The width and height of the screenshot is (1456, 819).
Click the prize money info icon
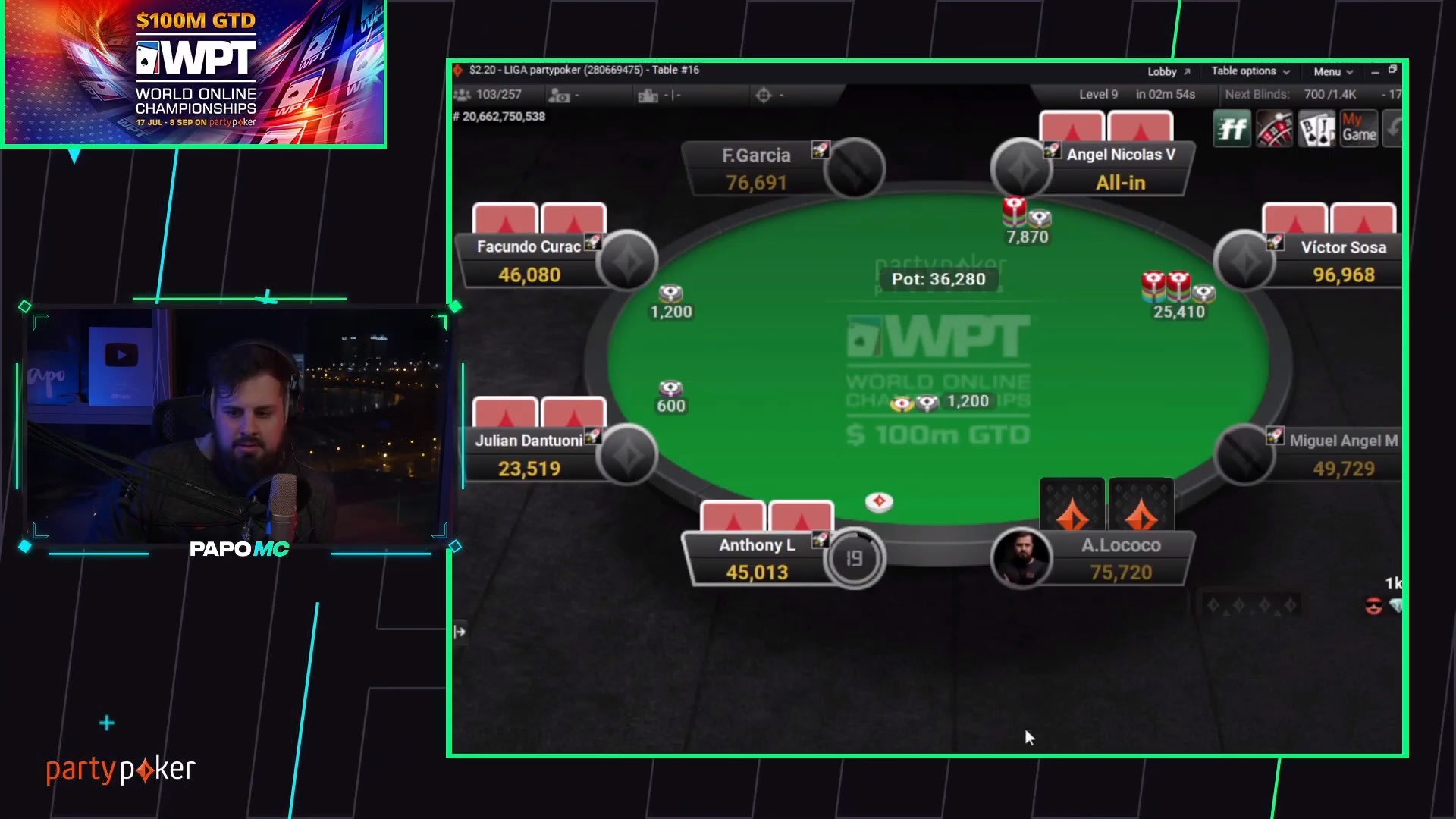[x=560, y=95]
